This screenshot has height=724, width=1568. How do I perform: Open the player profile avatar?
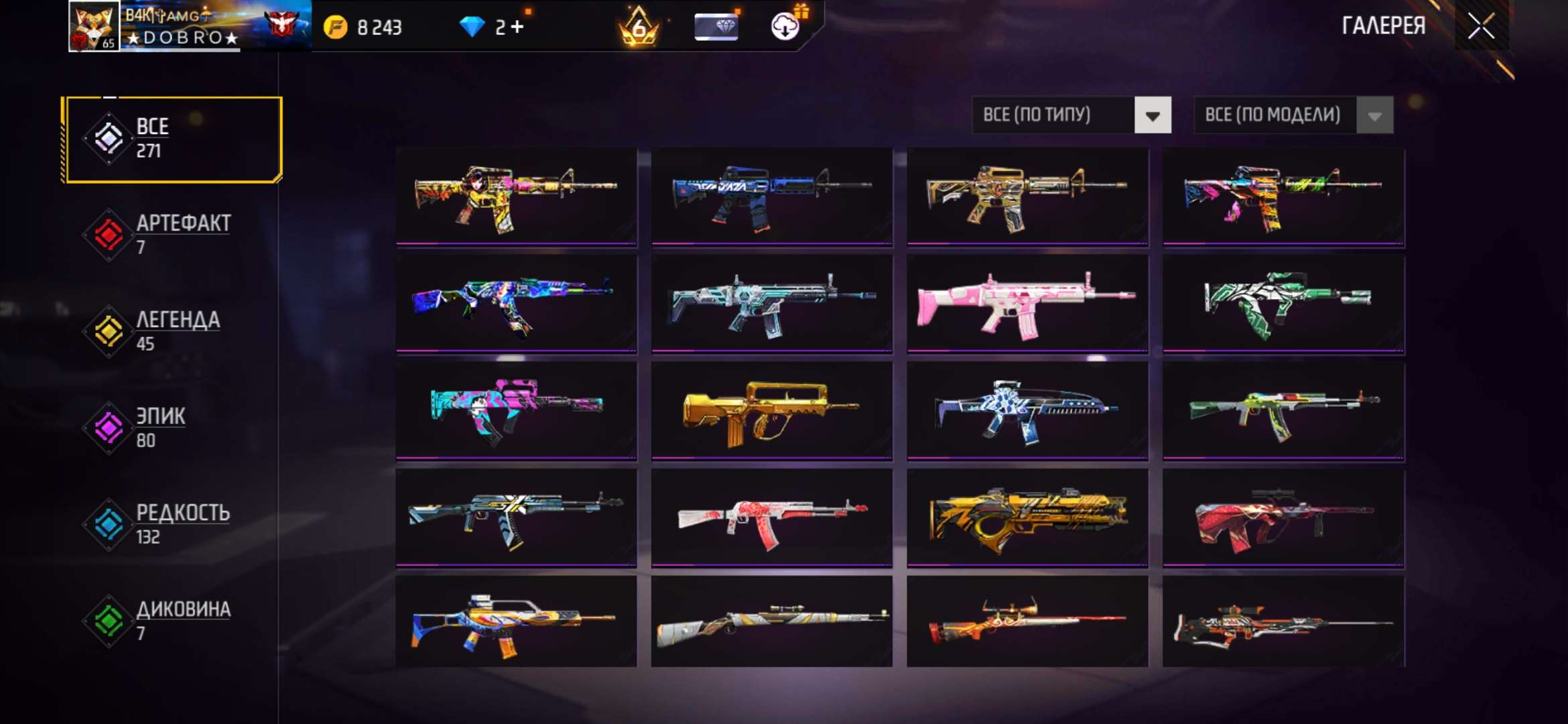tap(94, 27)
